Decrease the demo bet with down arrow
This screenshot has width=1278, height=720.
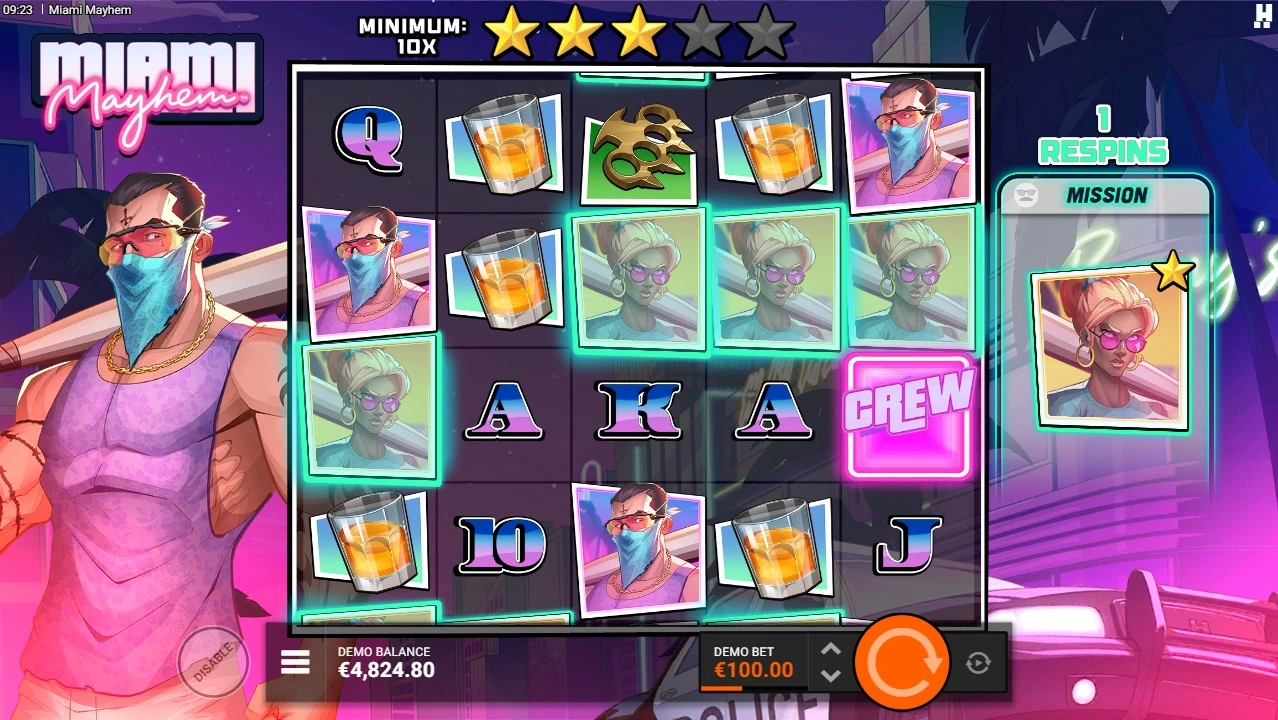(x=830, y=675)
